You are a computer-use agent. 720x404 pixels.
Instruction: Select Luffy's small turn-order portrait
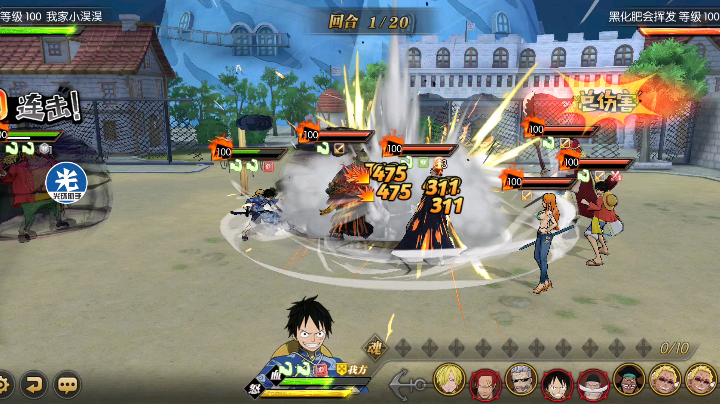tap(557, 382)
